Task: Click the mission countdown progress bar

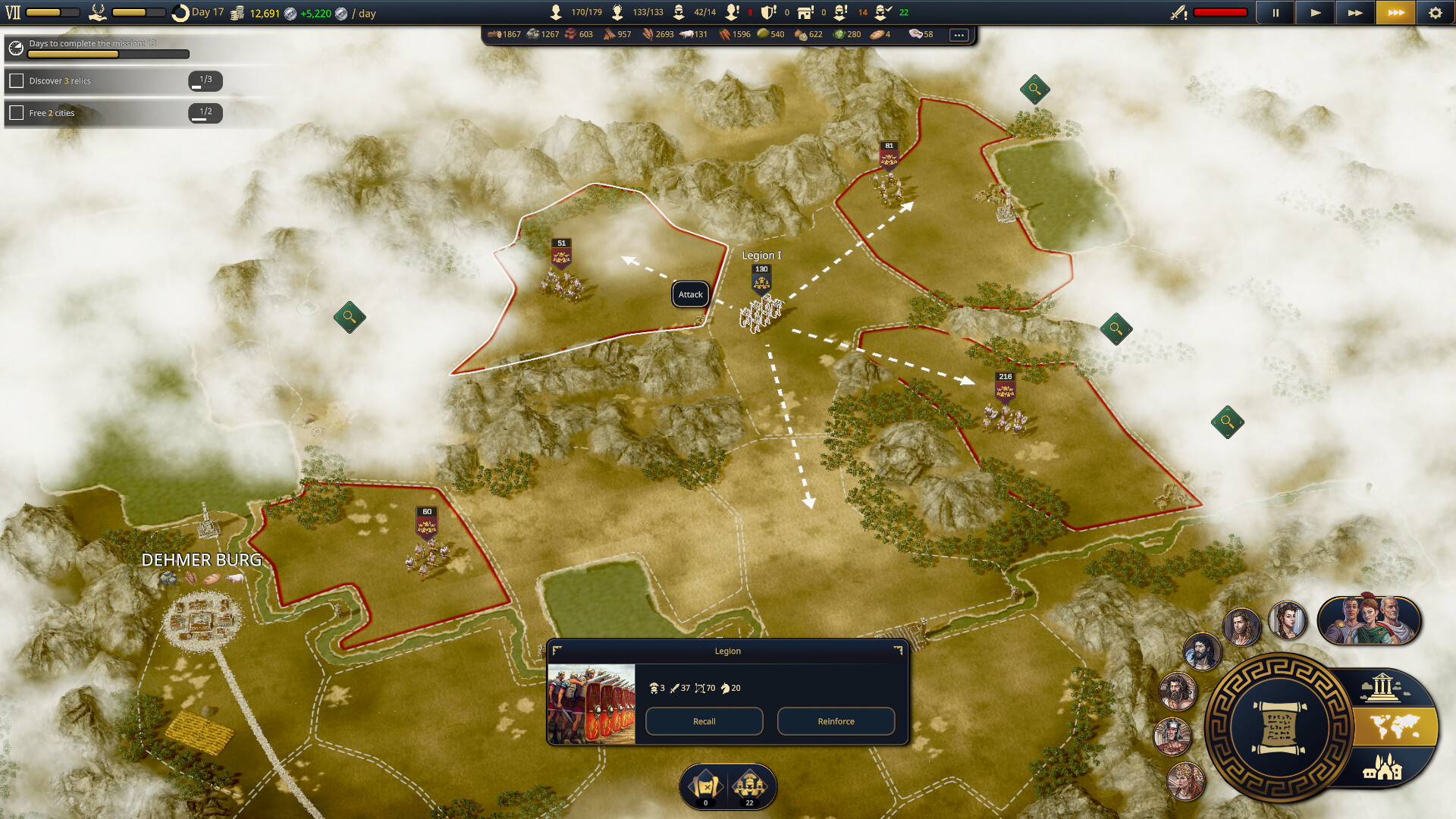Action: (x=110, y=54)
